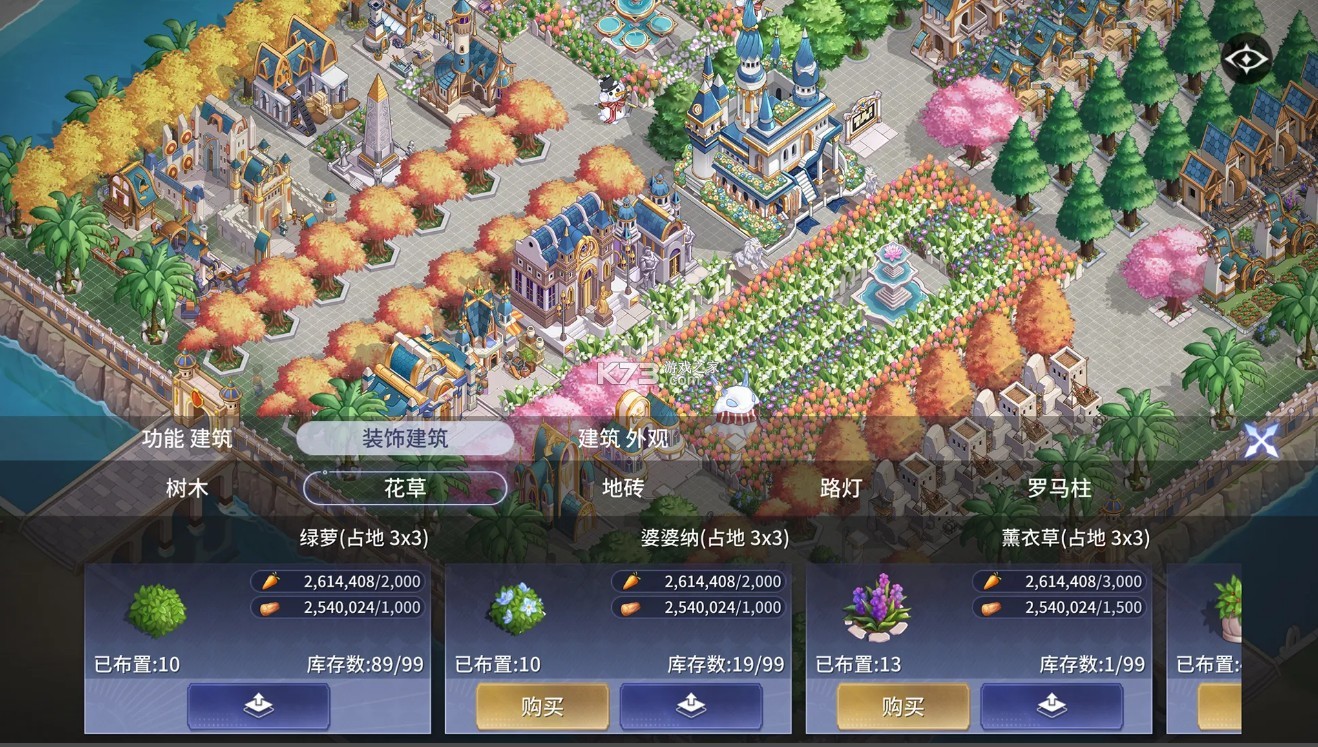Viewport: 1318px width, 747px height.
Task: Click the carrot currency icon beside 2,614,408/2,000
Action: [269, 581]
